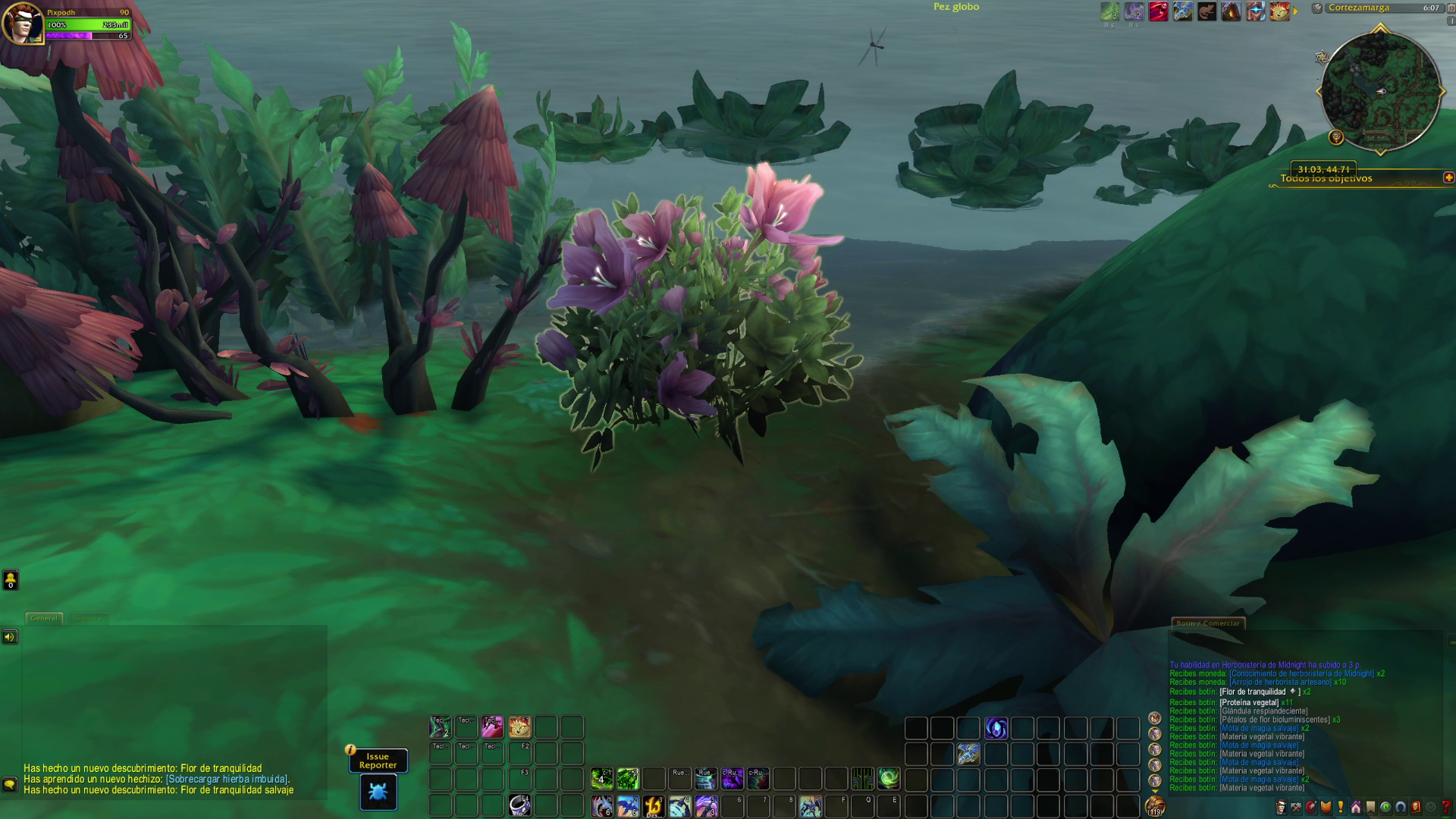Select the volcano buff icon
The height and width of the screenshot is (819, 1456).
point(1231,11)
